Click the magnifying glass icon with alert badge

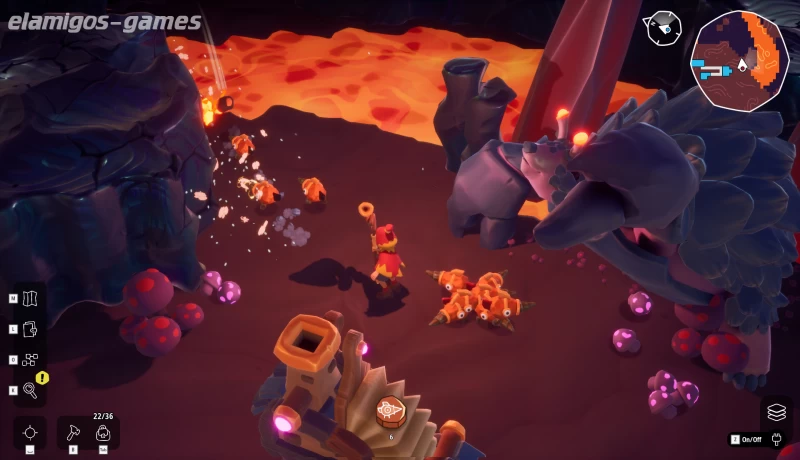(x=30, y=390)
